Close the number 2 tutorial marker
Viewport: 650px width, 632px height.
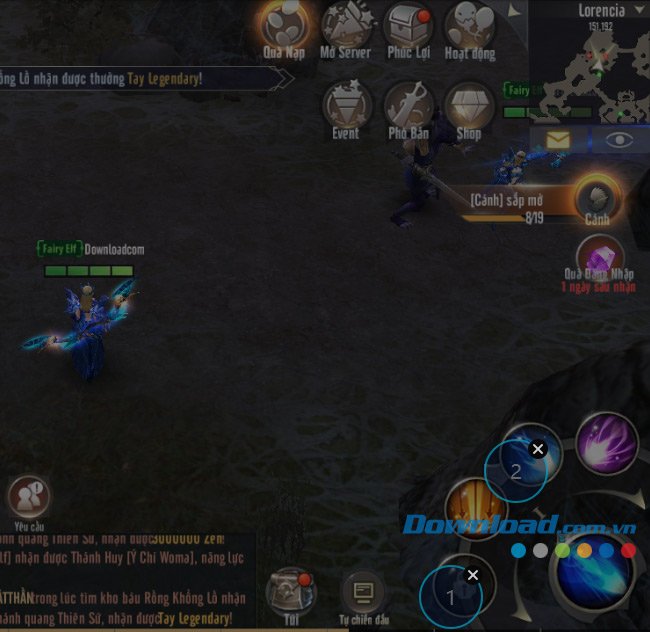[538, 450]
